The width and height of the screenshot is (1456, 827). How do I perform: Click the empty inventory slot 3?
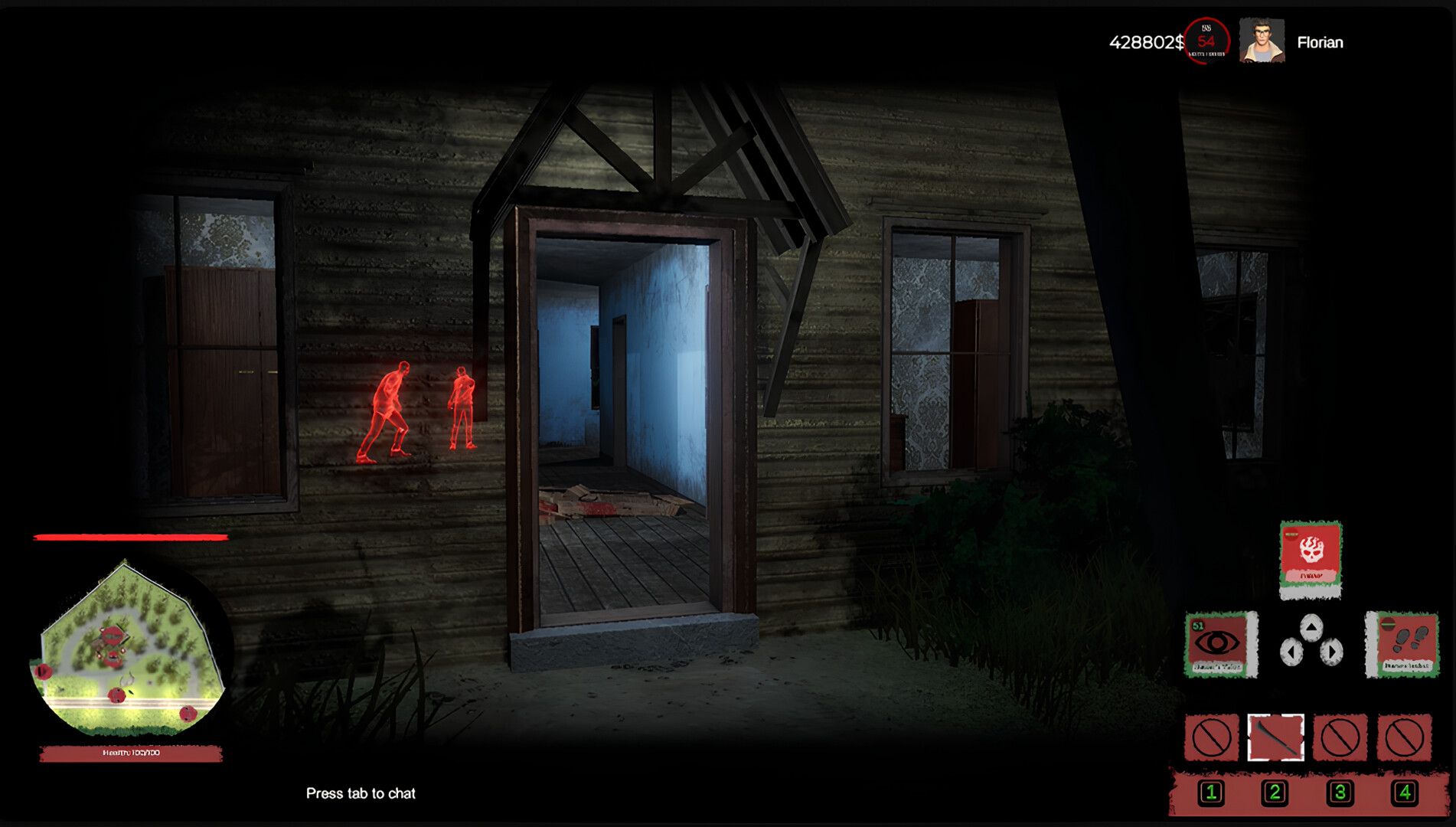[1342, 737]
